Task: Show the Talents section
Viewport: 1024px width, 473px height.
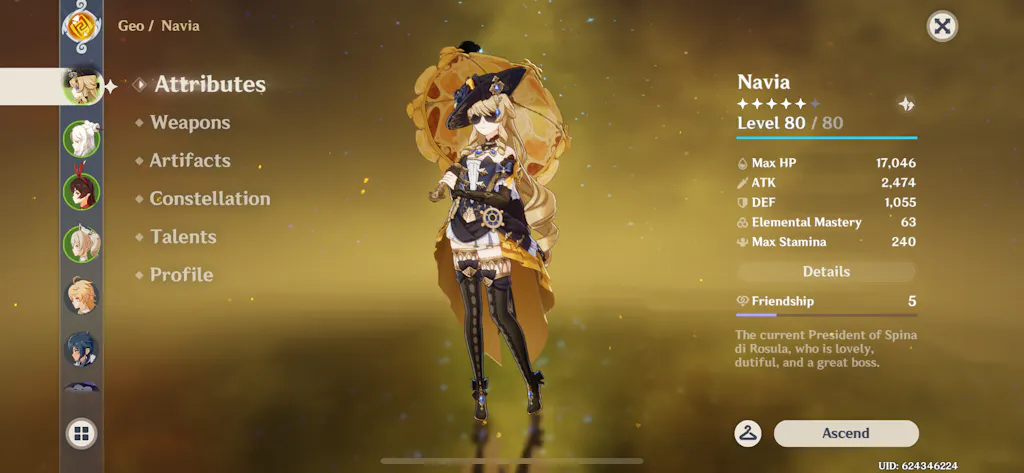Action: click(x=183, y=237)
